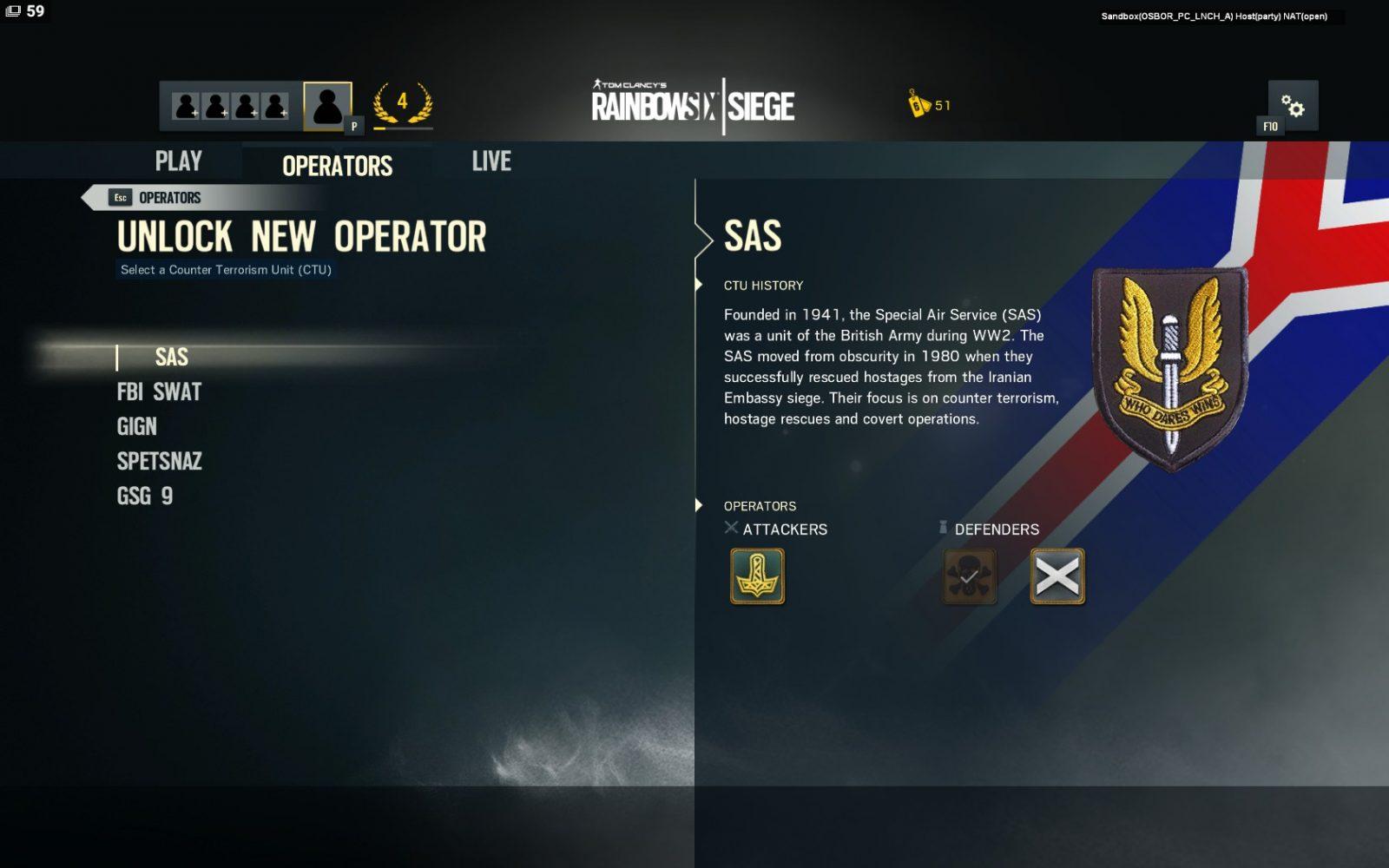Go back to Operators breadcrumb

(x=156, y=198)
